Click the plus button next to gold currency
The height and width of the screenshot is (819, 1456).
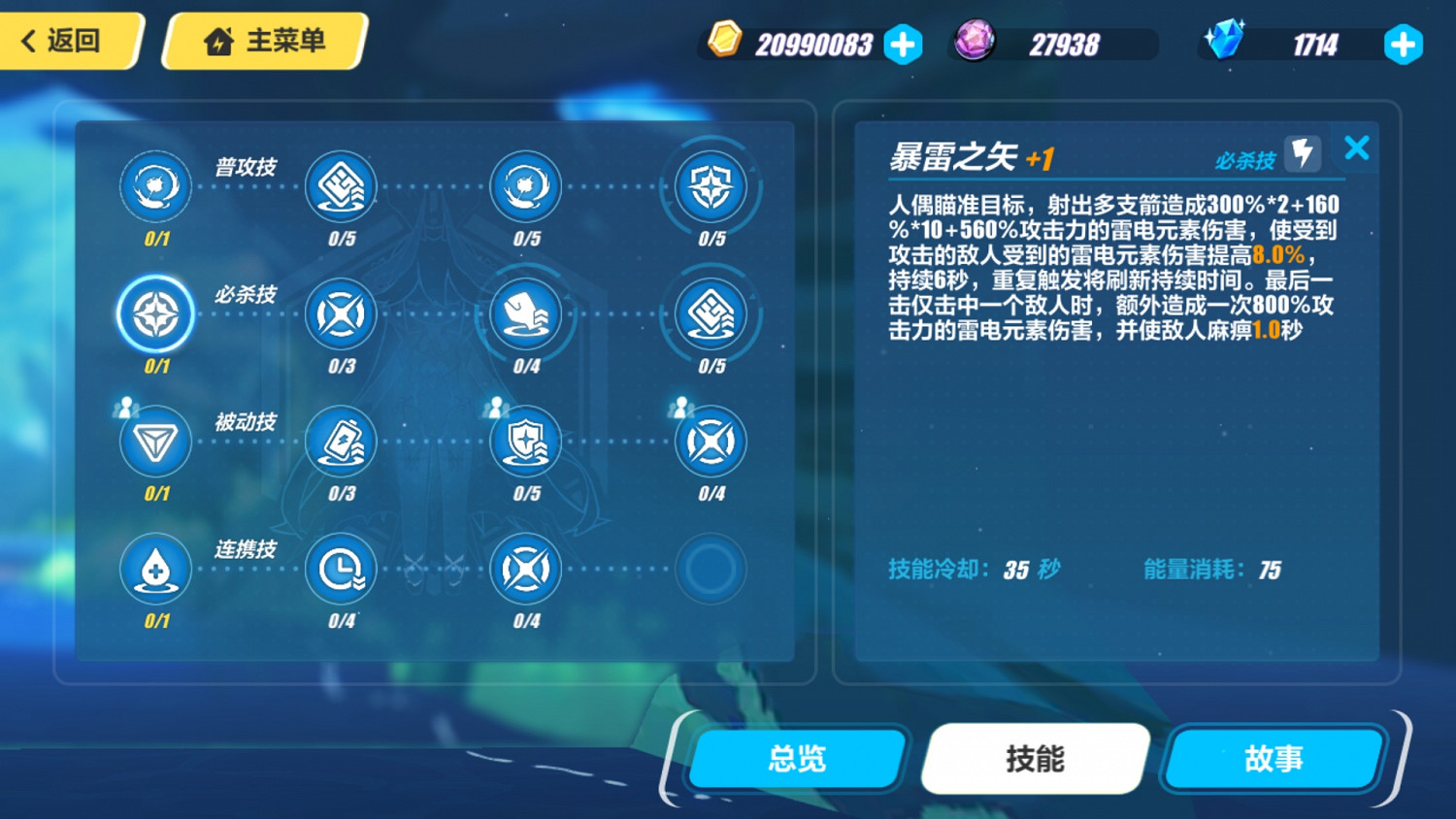tap(904, 44)
